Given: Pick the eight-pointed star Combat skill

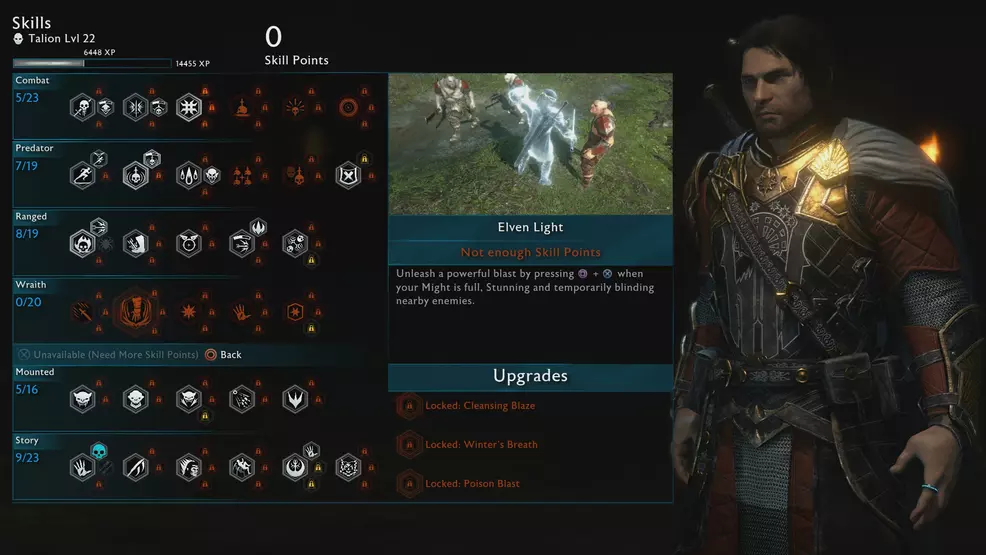Looking at the screenshot, I should 189,107.
